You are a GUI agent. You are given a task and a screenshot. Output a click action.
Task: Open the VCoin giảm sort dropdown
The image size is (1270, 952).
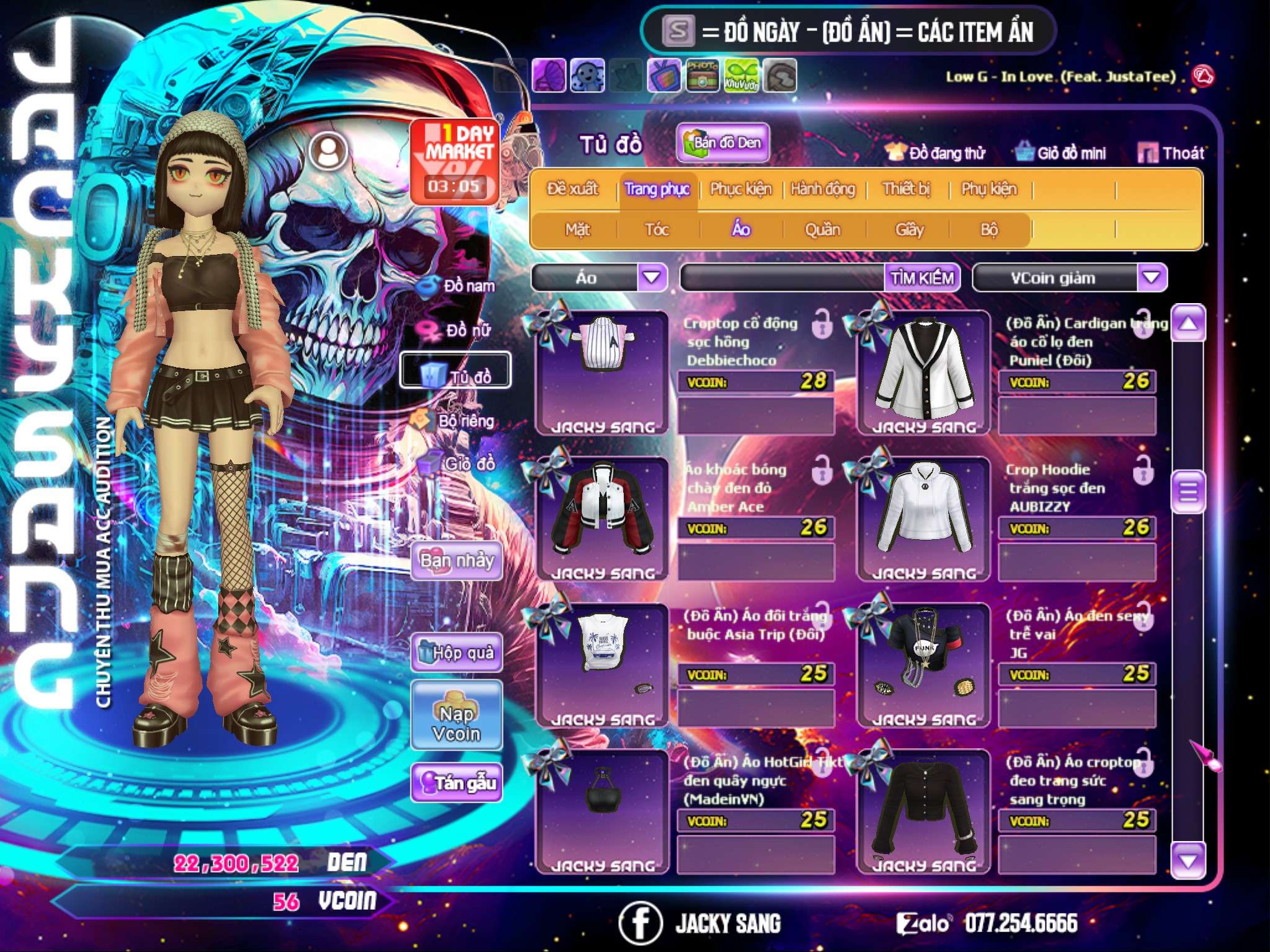(1151, 278)
